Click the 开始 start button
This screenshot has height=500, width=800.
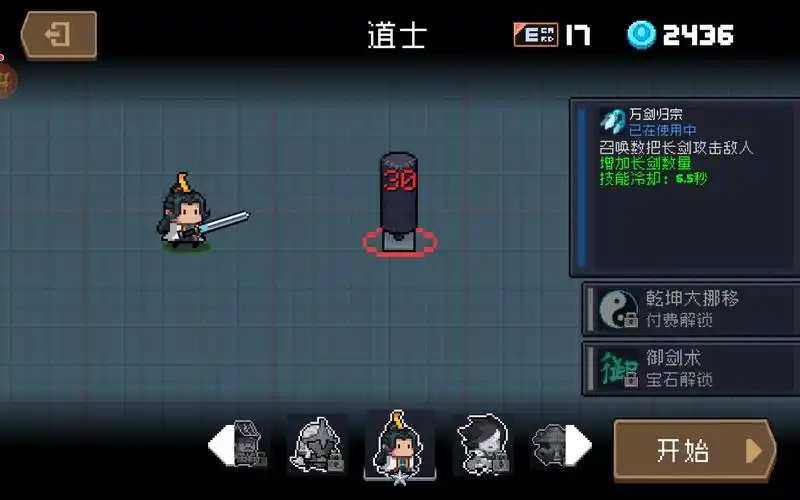pyautogui.click(x=693, y=450)
